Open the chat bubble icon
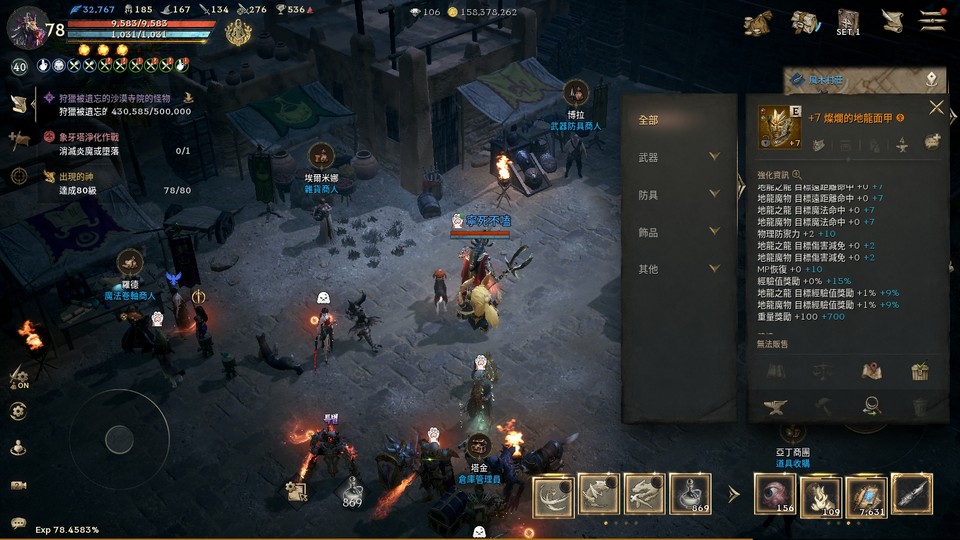 click(x=17, y=521)
